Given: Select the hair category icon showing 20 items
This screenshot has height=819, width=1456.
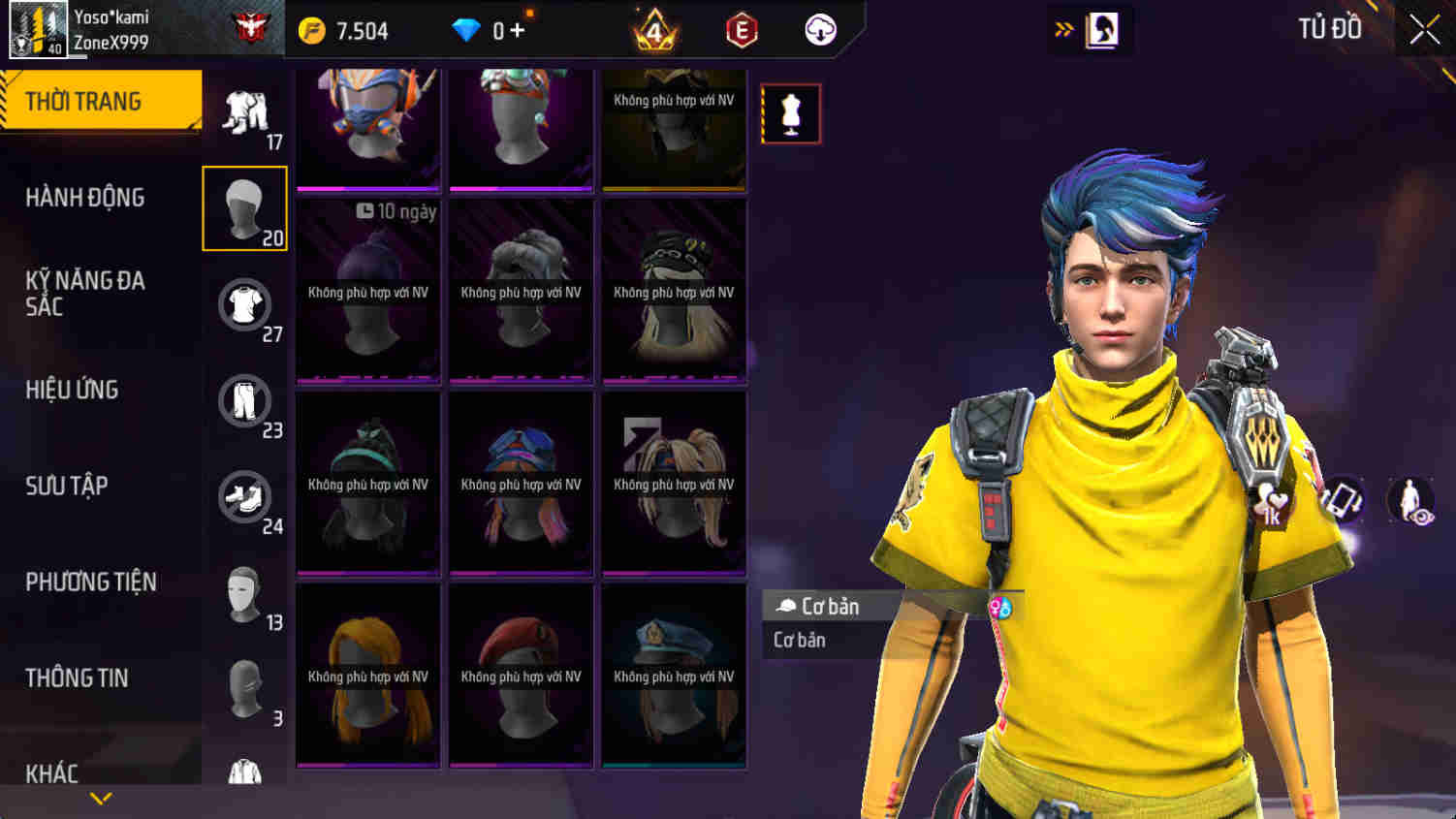Looking at the screenshot, I should [x=244, y=207].
